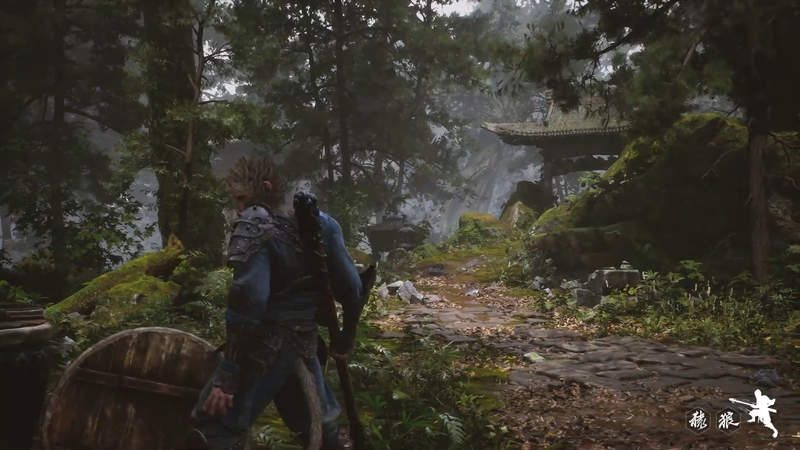The width and height of the screenshot is (800, 450).
Task: Click the white staff-wielding monkey stance icon
Action: click(760, 412)
